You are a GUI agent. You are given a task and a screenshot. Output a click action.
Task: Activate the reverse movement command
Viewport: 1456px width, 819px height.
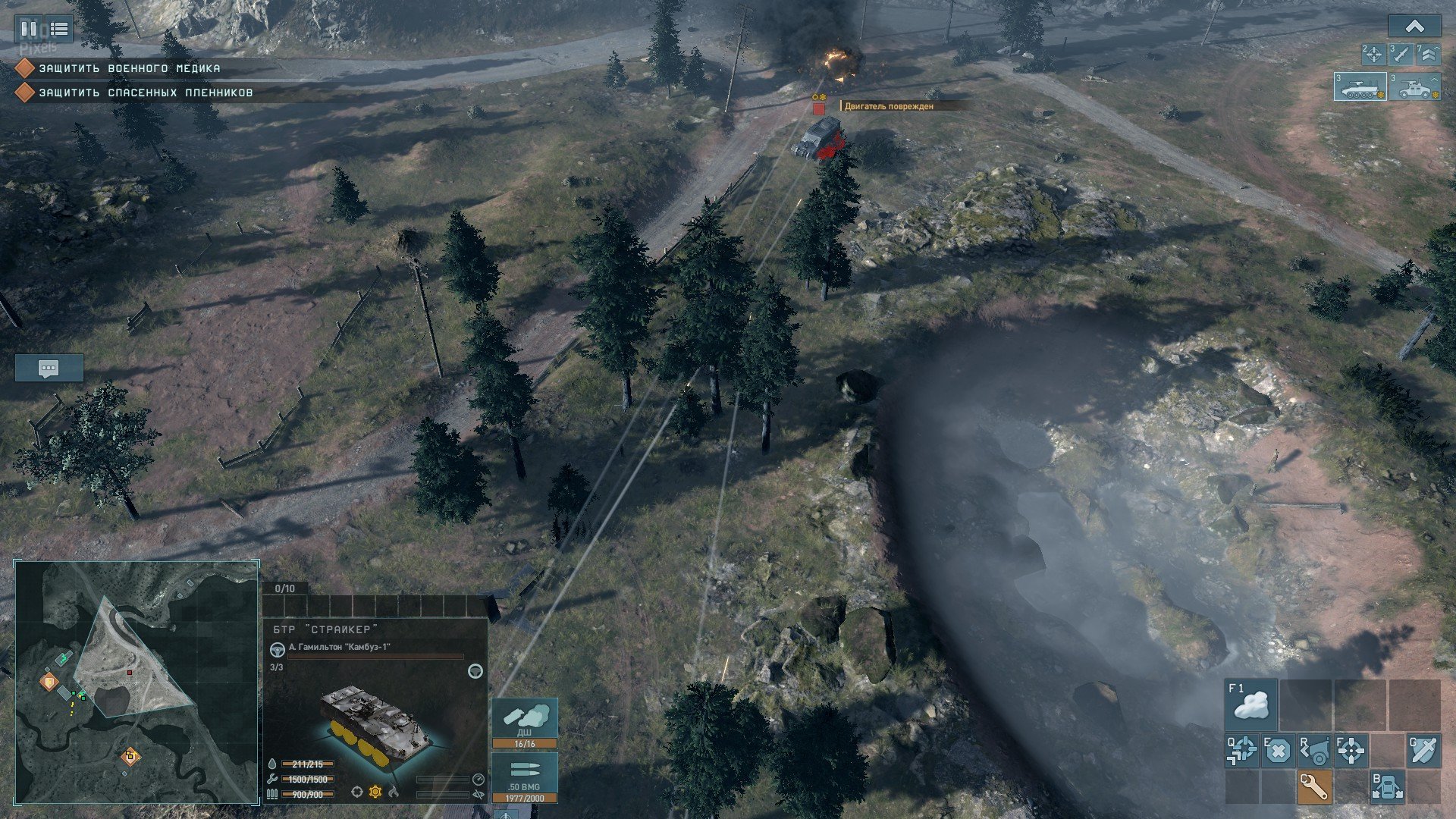[1314, 751]
